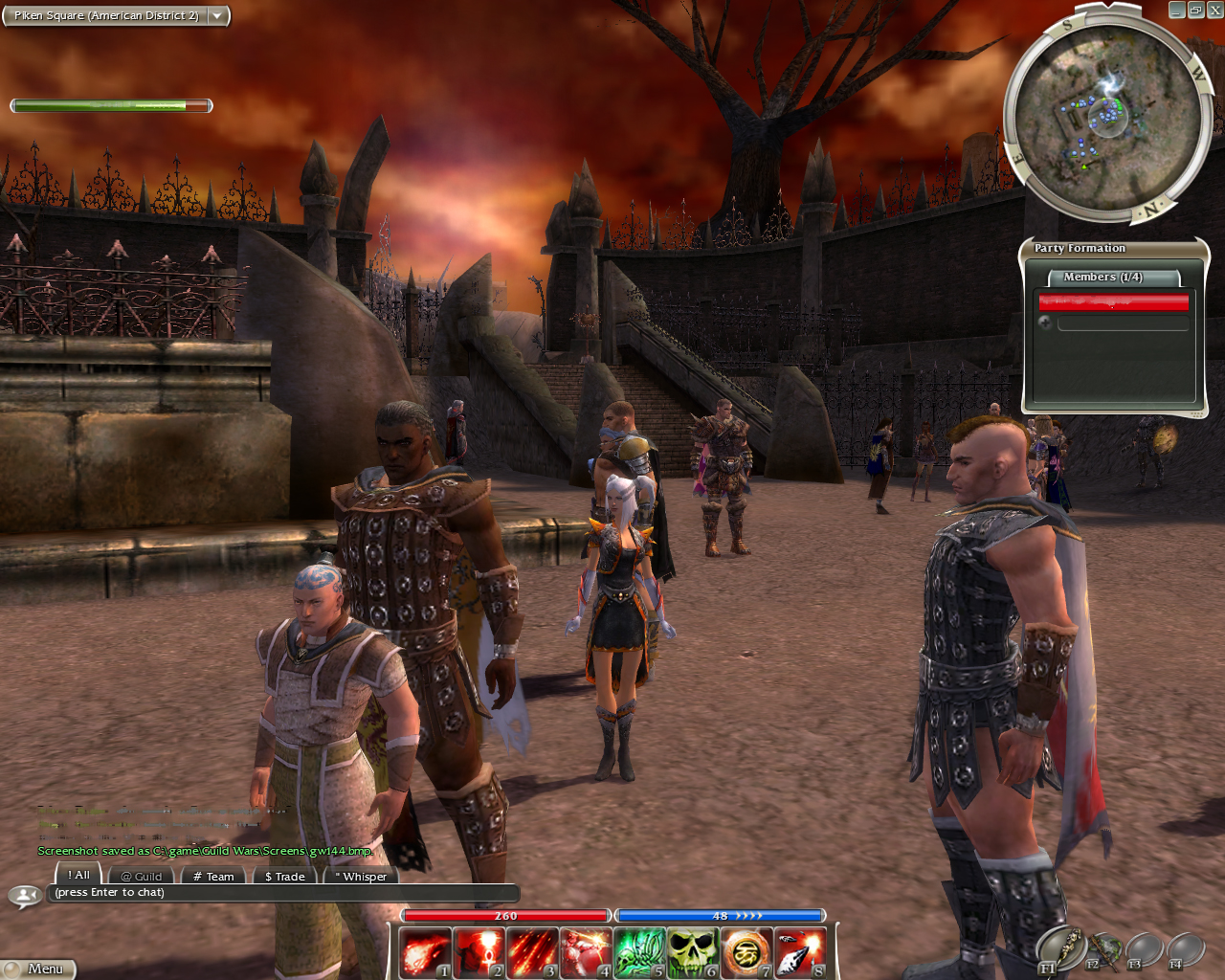Activate the green skull skill in slot 6
1225x980 pixels.
click(x=693, y=952)
